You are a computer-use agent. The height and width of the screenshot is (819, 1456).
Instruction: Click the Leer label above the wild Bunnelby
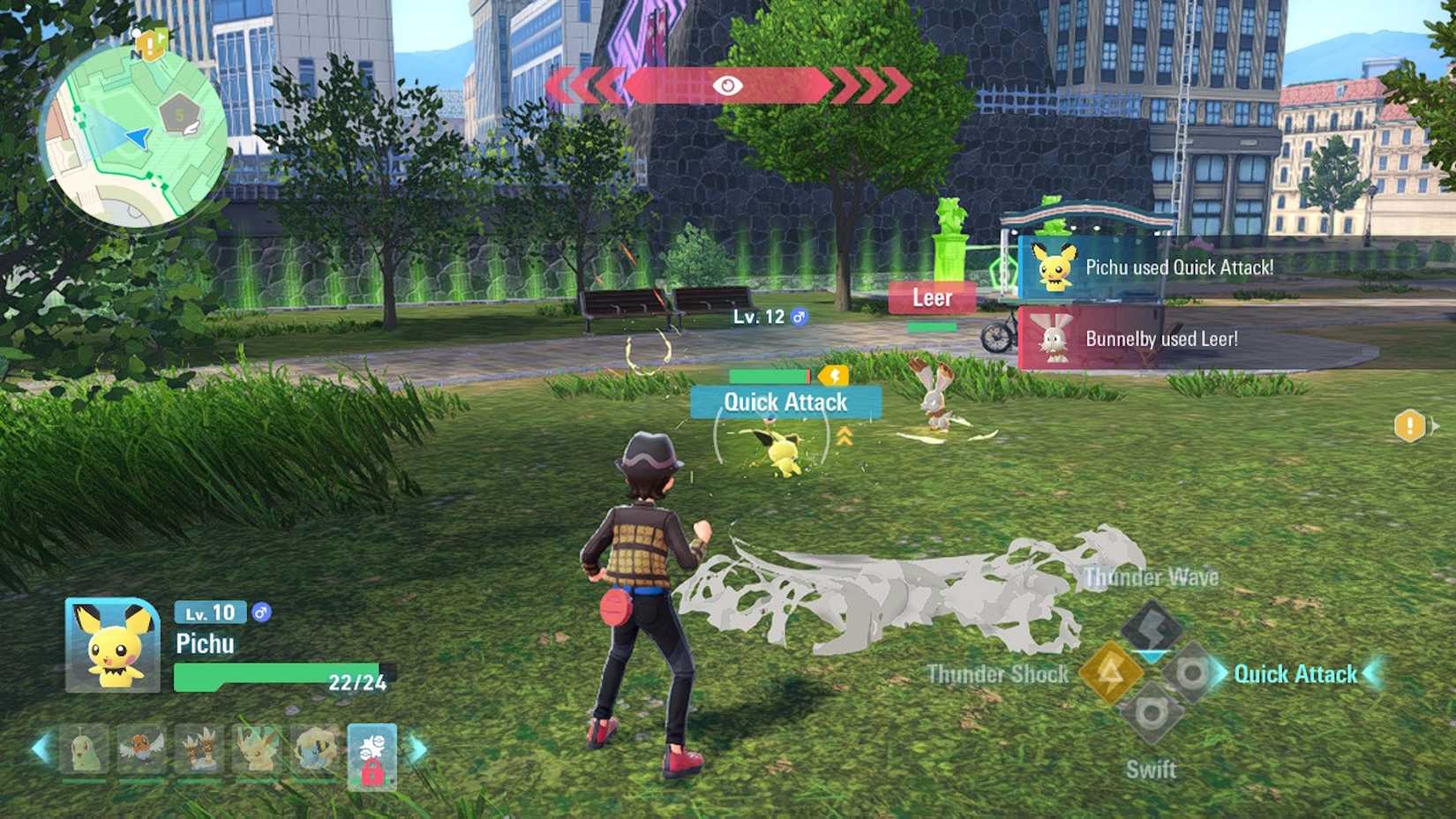(931, 298)
